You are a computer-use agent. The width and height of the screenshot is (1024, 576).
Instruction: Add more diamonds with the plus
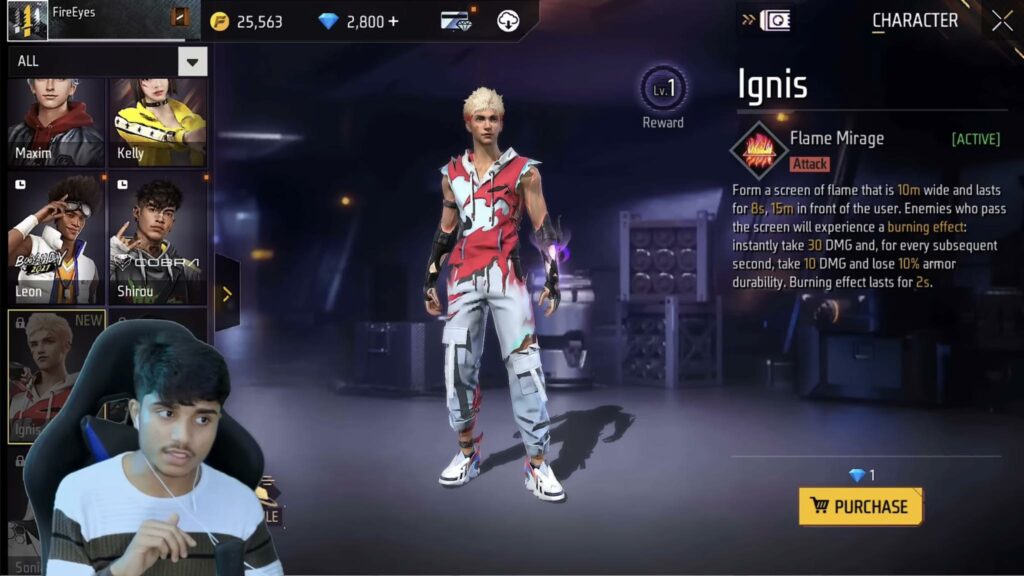coord(392,21)
